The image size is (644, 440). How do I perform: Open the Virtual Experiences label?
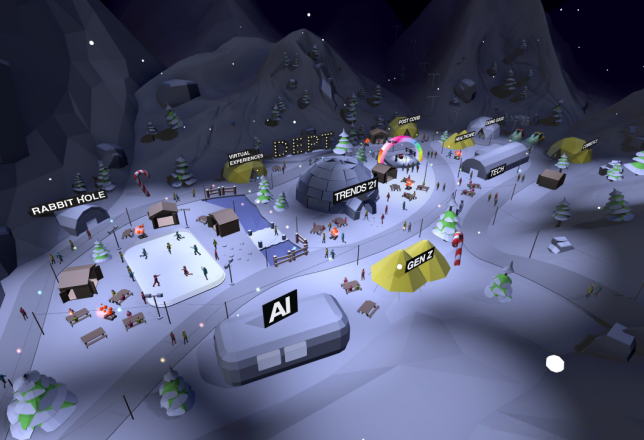tap(243, 158)
